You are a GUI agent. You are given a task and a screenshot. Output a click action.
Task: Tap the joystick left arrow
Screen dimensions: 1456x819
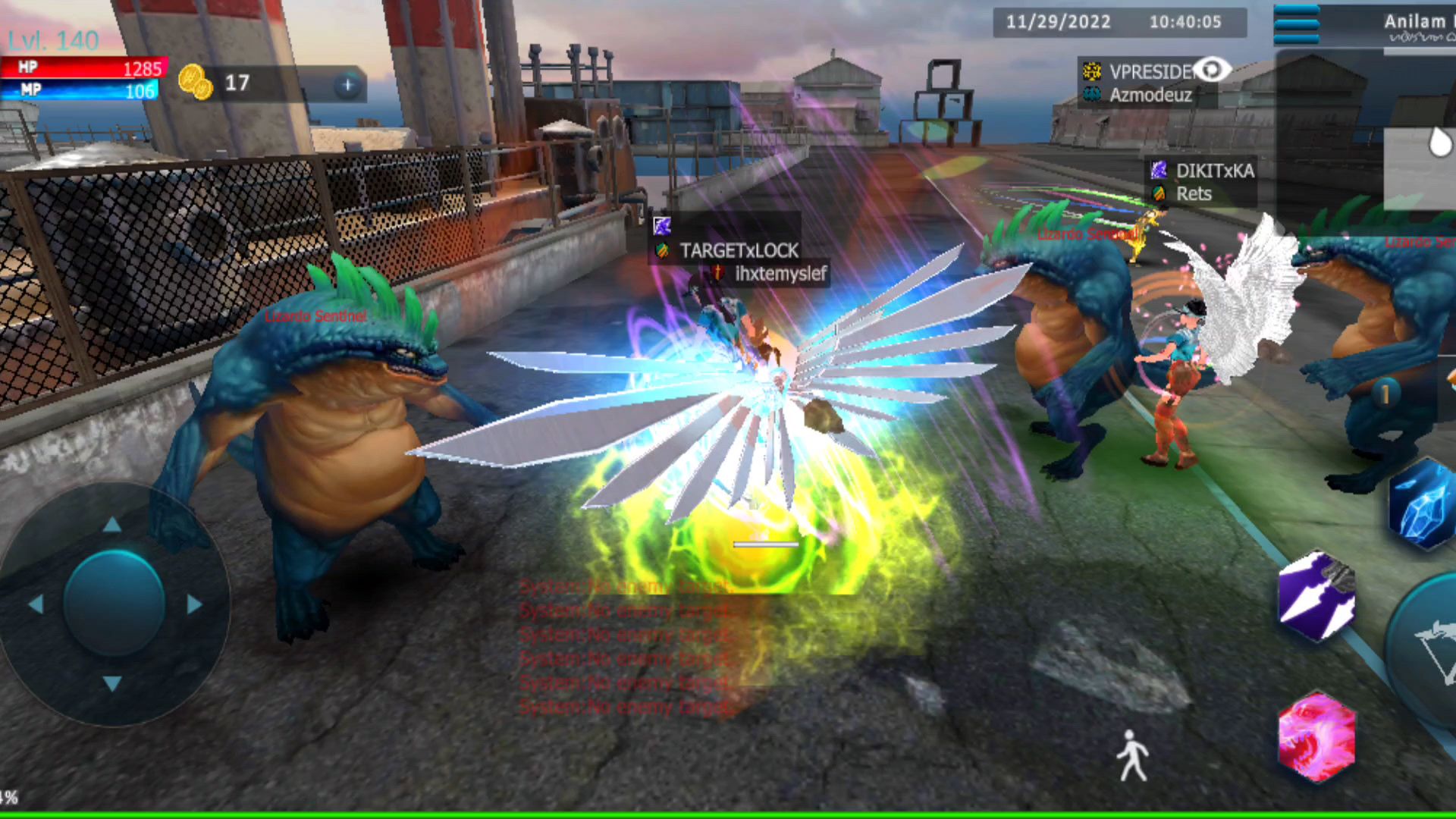pyautogui.click(x=35, y=604)
